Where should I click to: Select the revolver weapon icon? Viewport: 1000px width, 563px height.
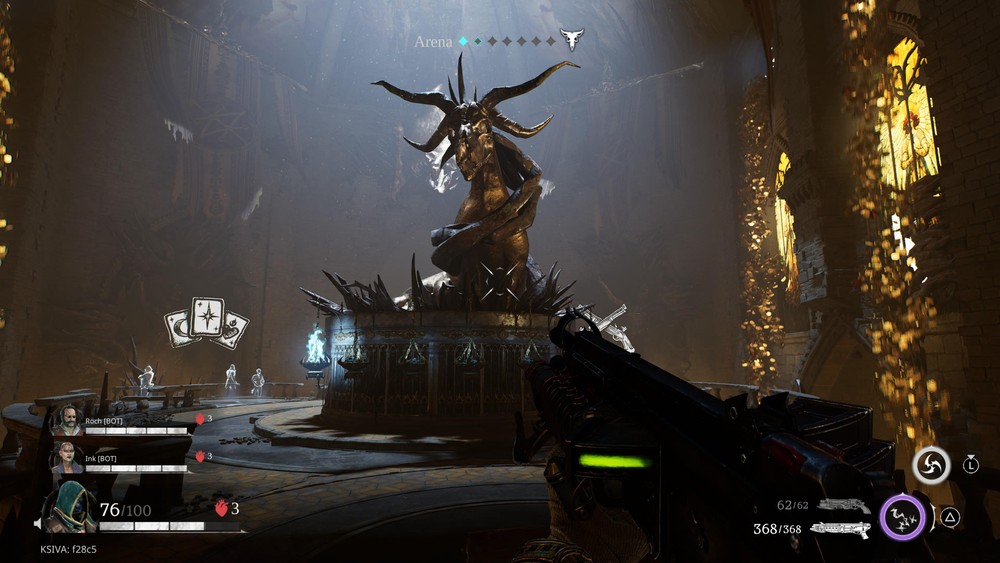(842, 505)
